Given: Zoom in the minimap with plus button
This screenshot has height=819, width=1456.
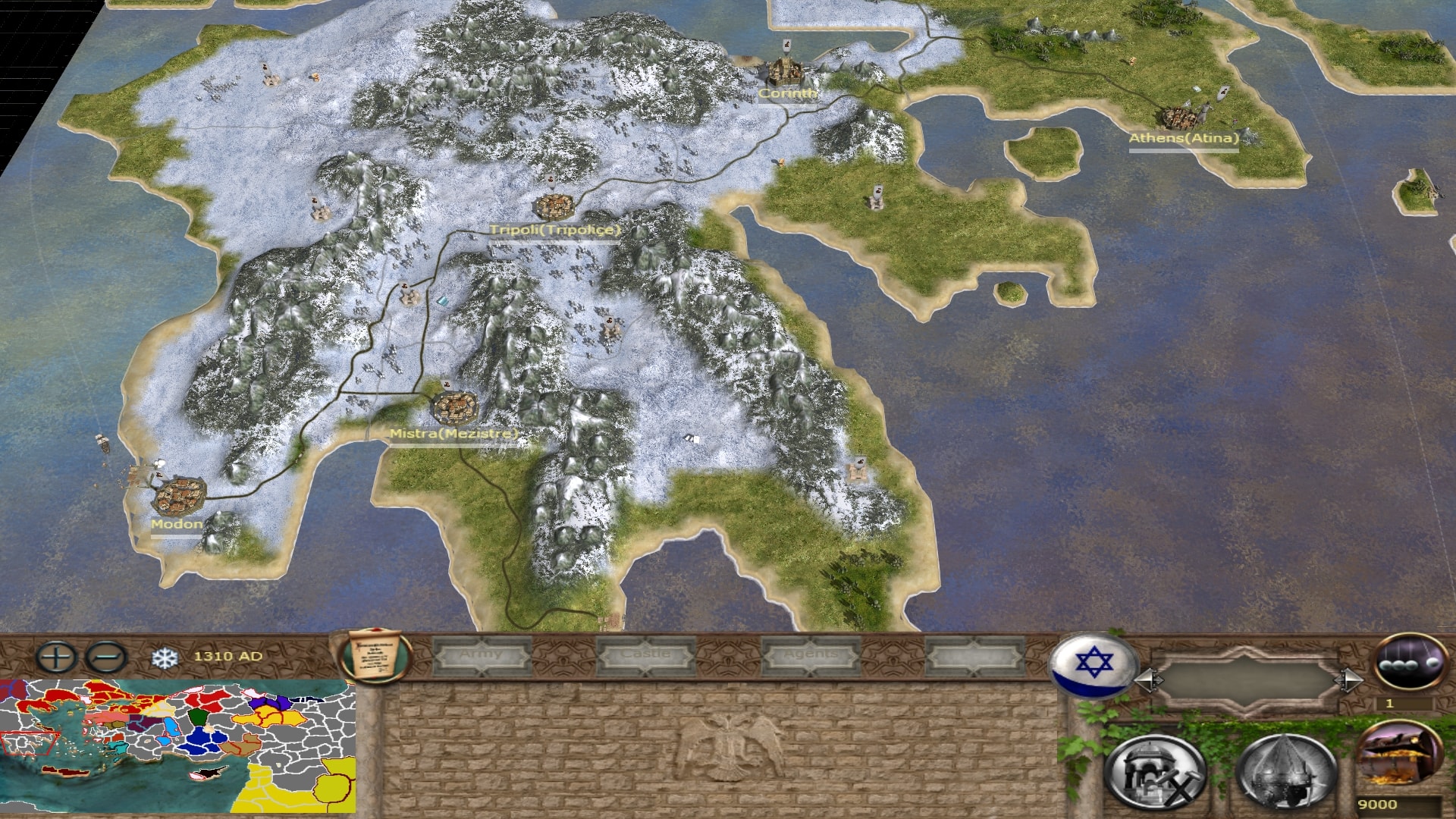Looking at the screenshot, I should tap(57, 657).
